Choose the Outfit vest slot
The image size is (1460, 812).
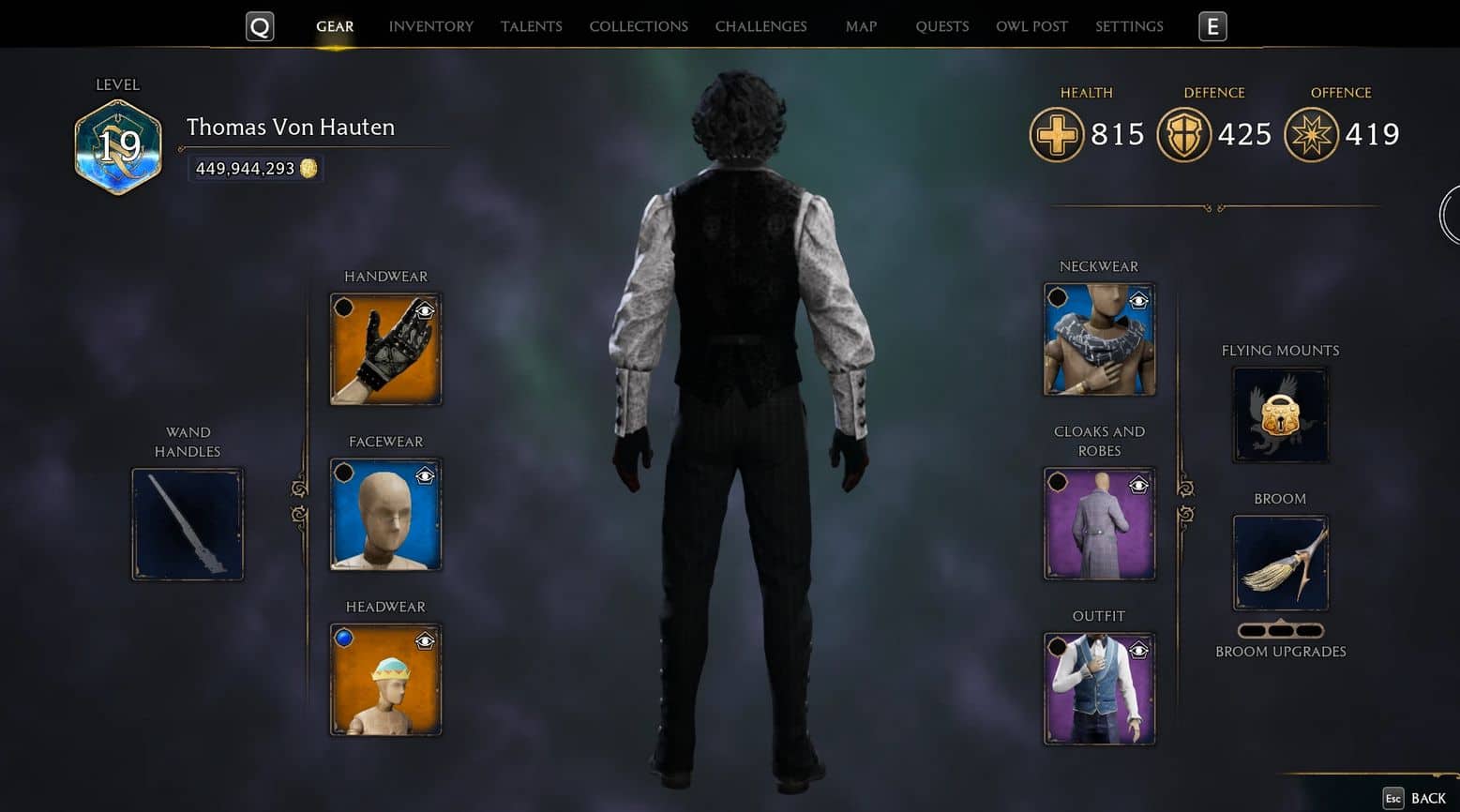(x=1099, y=689)
